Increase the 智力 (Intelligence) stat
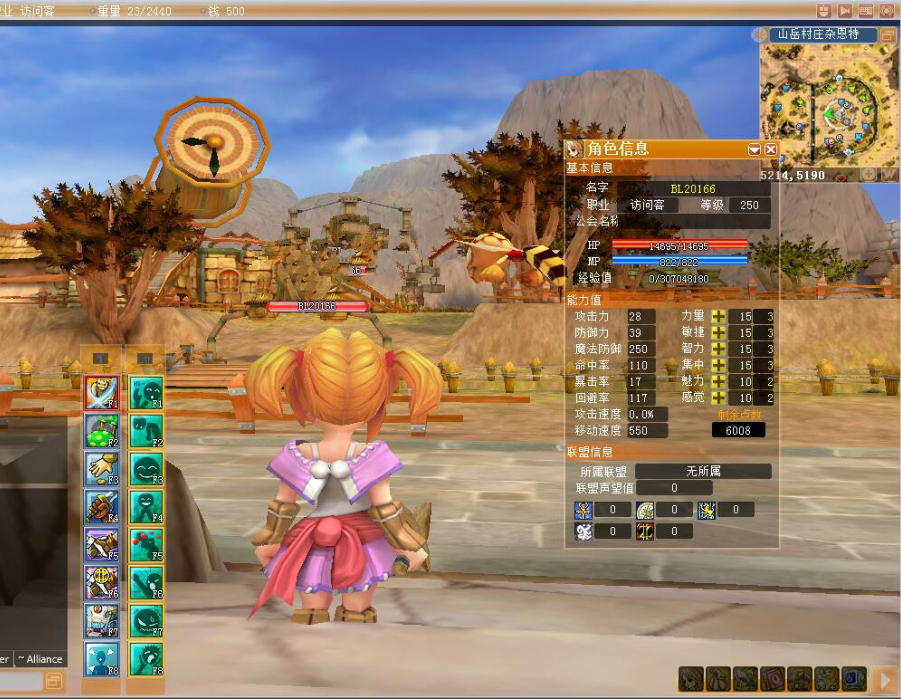This screenshot has height=699, width=901. click(718, 349)
